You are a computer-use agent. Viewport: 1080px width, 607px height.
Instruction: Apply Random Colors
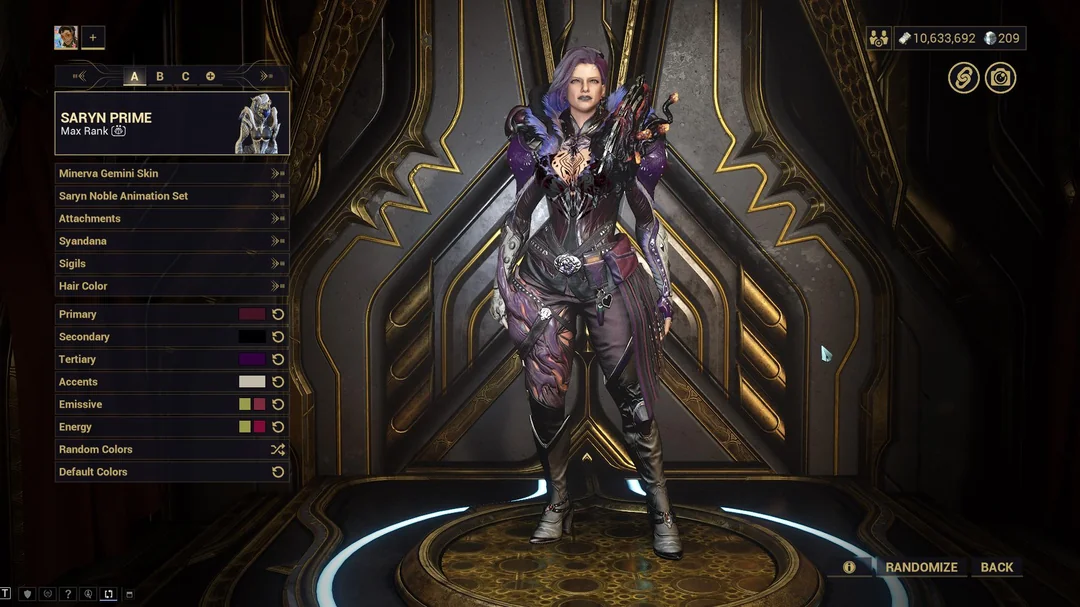coord(170,450)
